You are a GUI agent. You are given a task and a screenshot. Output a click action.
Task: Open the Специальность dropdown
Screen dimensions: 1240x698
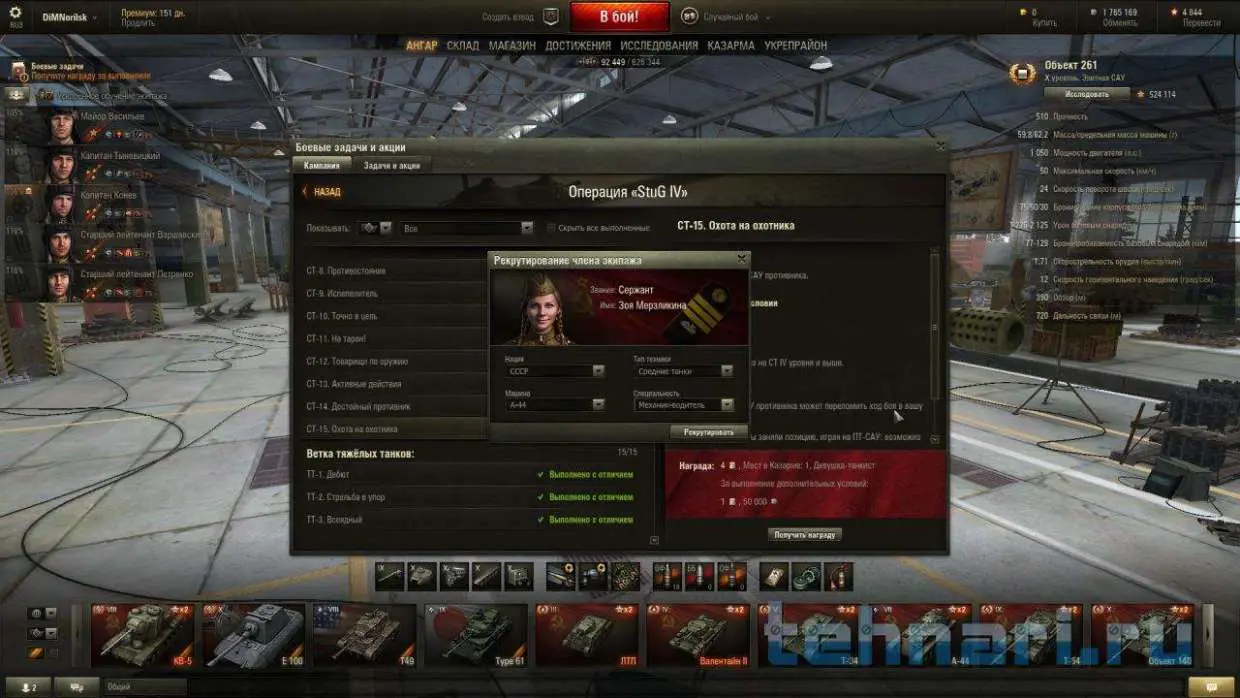pyautogui.click(x=683, y=405)
